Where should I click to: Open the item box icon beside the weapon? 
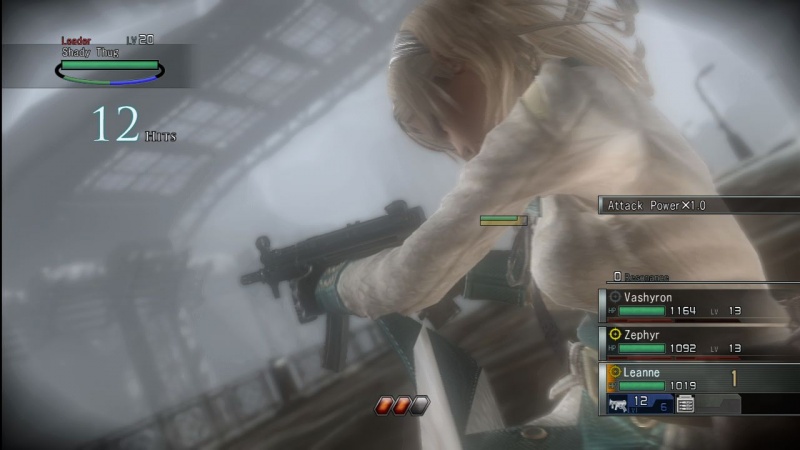click(685, 404)
